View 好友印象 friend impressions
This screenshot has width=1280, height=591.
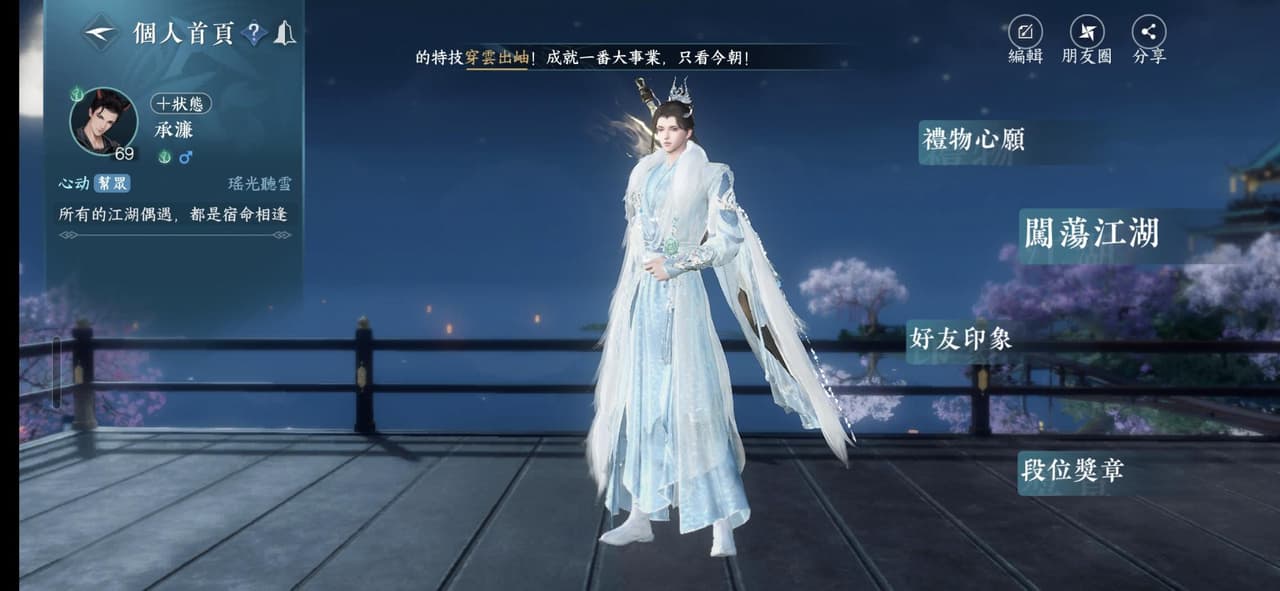click(960, 339)
